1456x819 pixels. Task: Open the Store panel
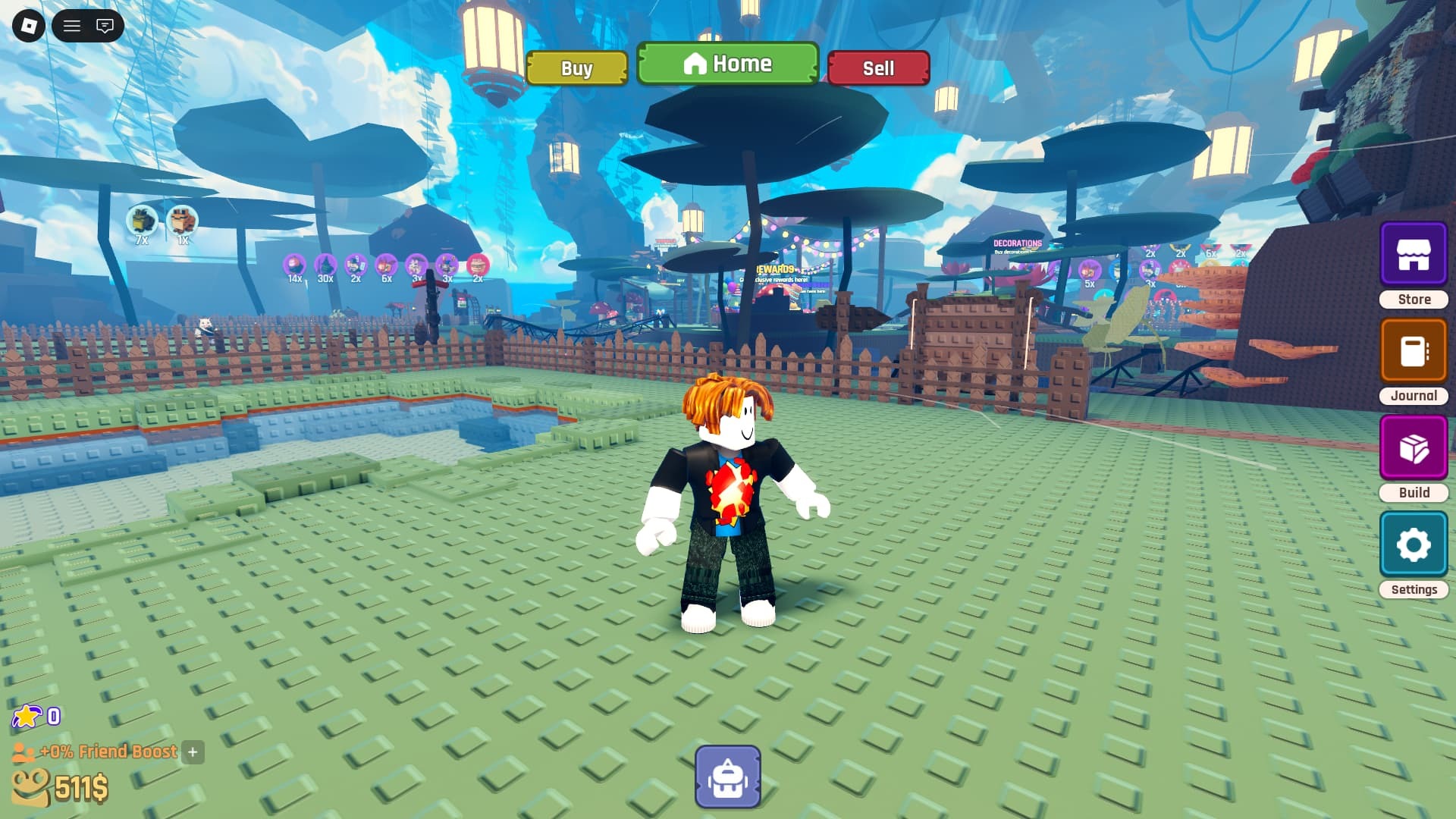click(1413, 253)
